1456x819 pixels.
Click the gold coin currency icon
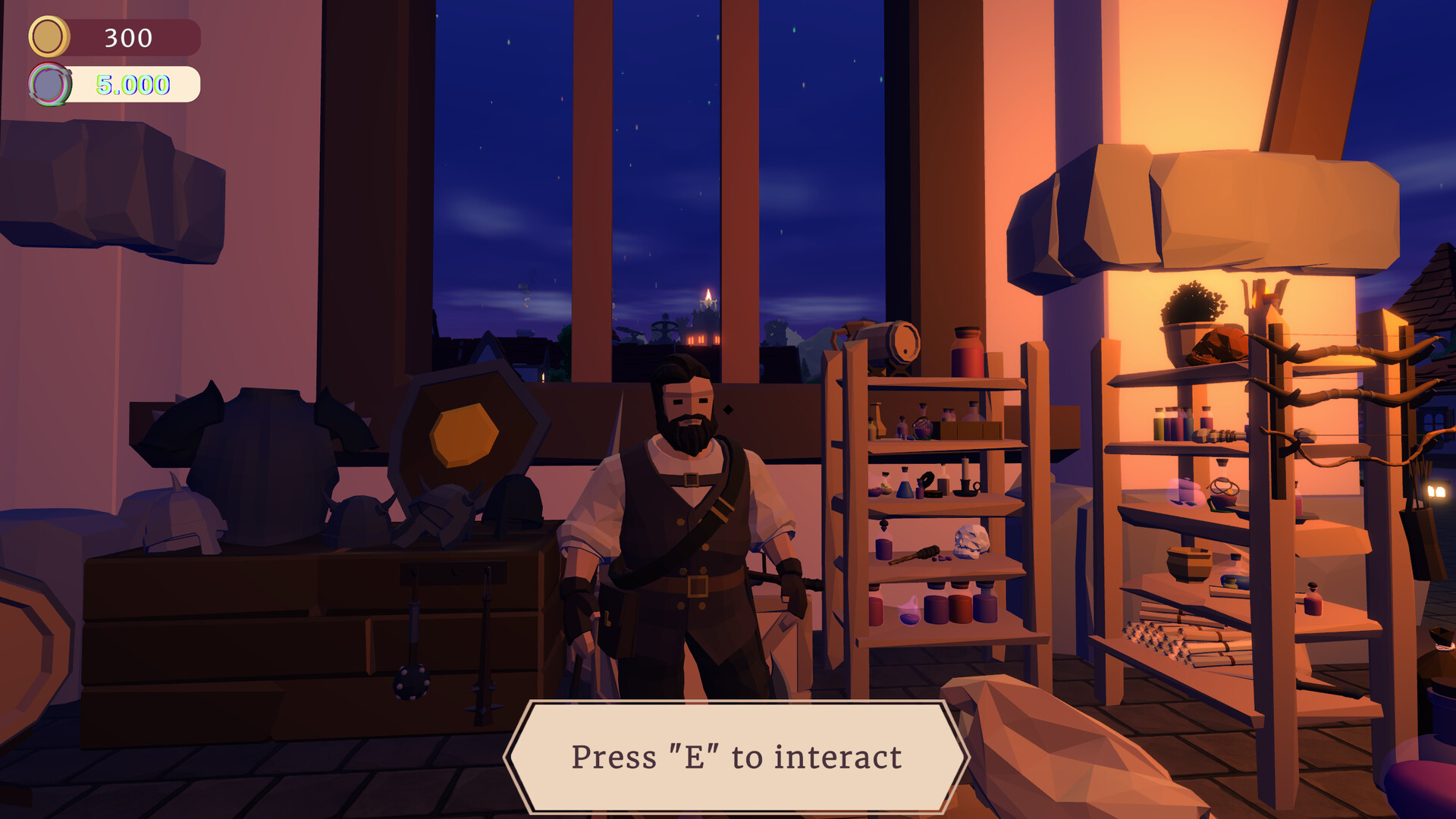coord(48,34)
